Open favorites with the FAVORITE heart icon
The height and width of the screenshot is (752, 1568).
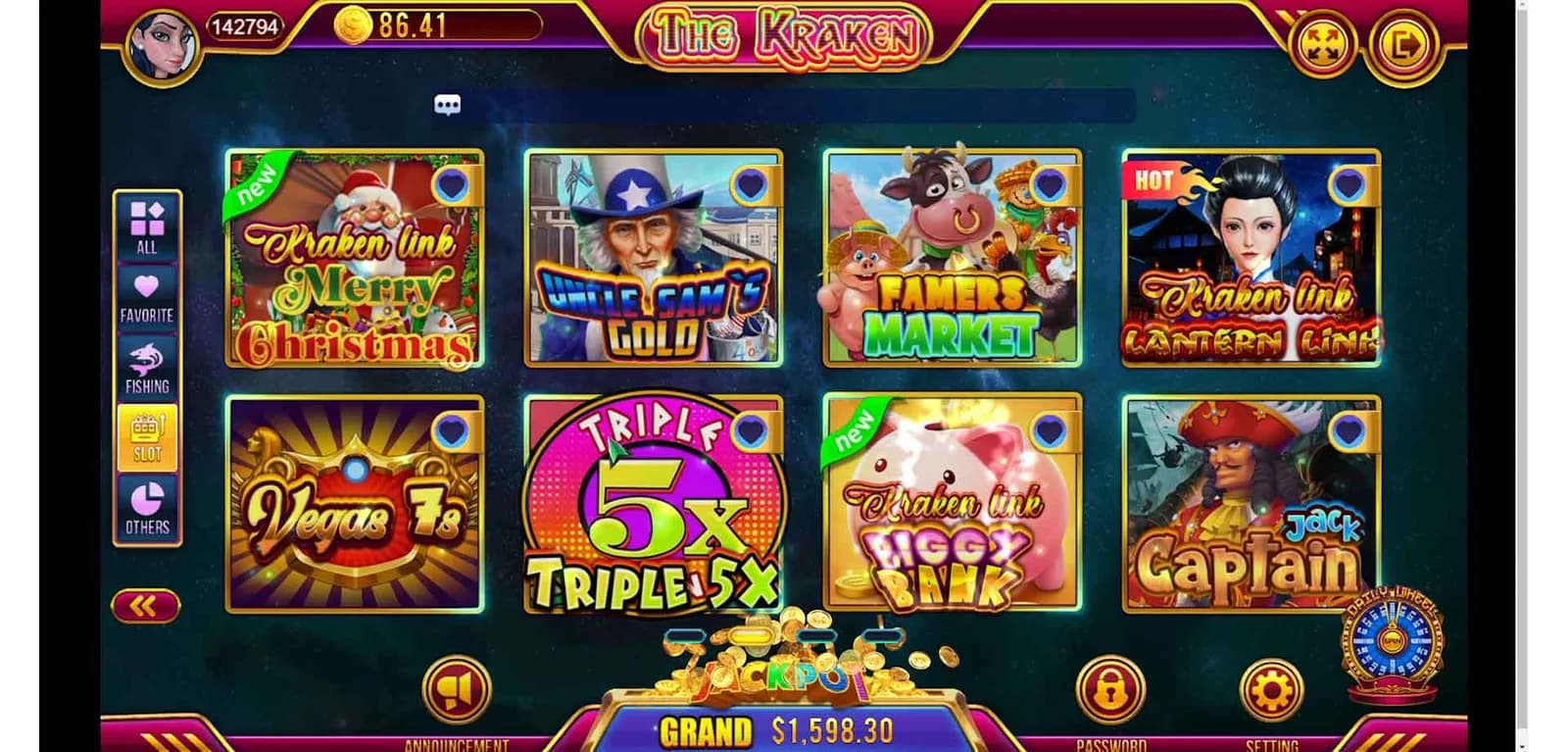point(145,287)
